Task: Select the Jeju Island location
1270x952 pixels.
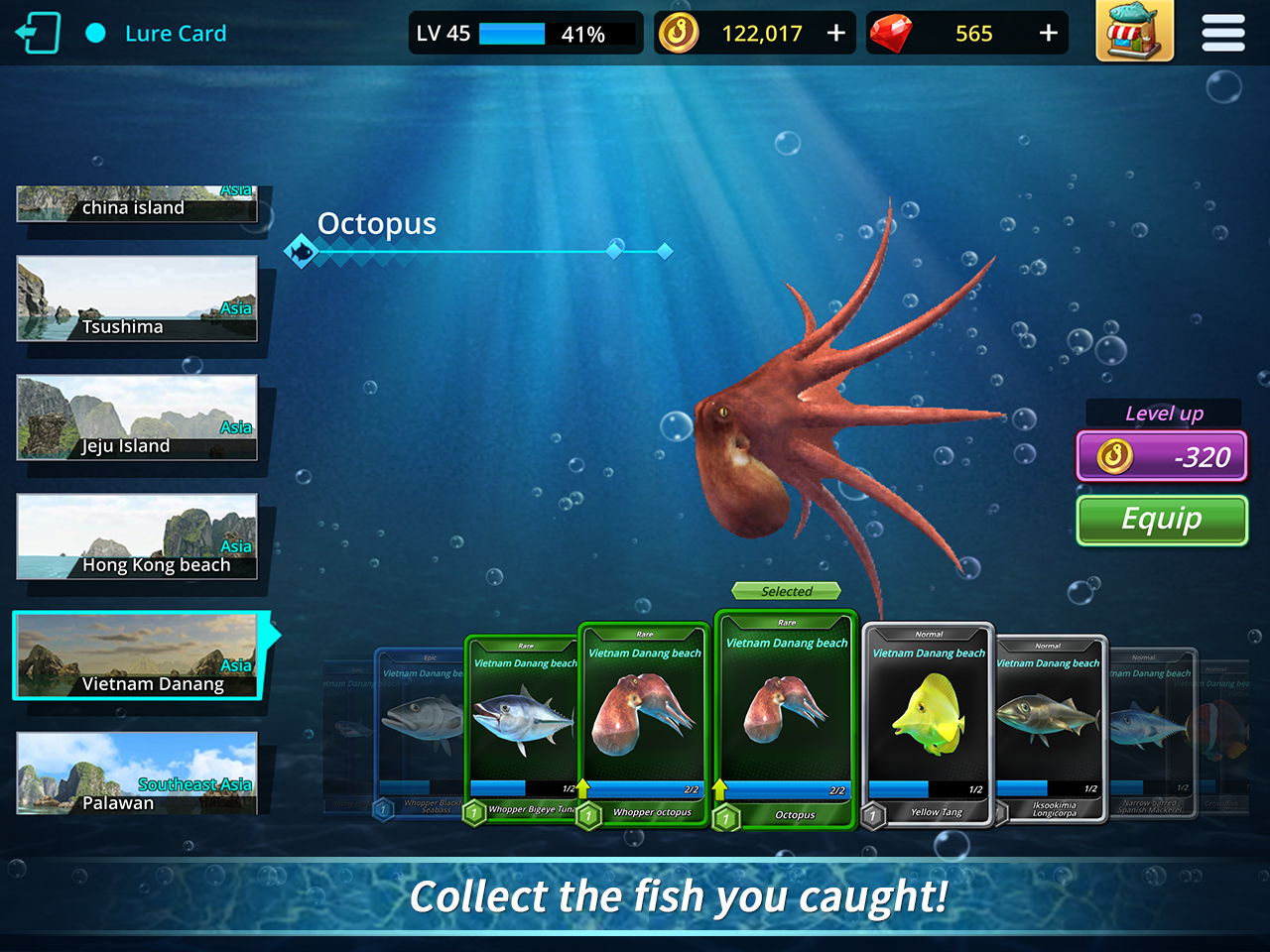Action: (x=136, y=417)
